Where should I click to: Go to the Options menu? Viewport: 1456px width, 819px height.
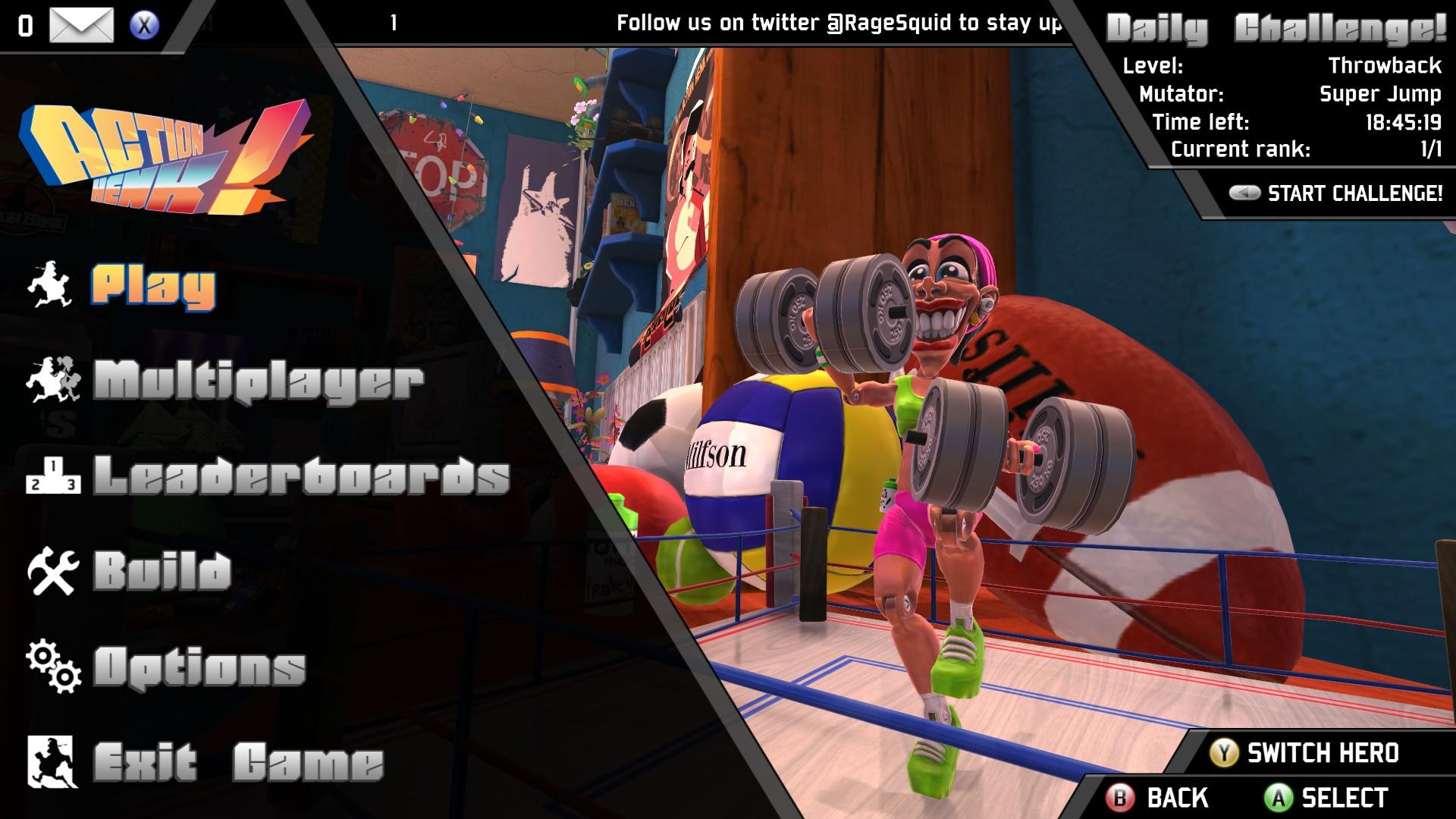pos(199,667)
